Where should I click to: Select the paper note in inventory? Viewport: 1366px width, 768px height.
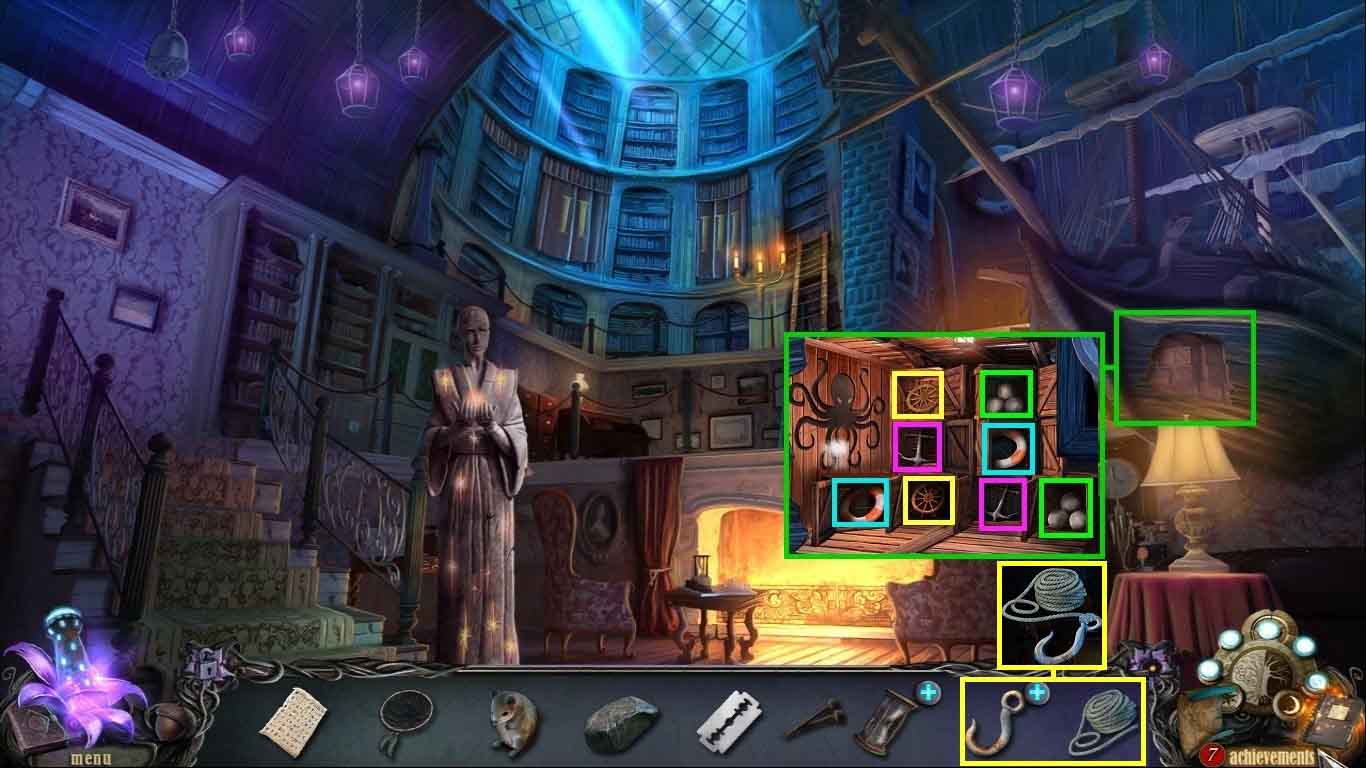(x=294, y=719)
